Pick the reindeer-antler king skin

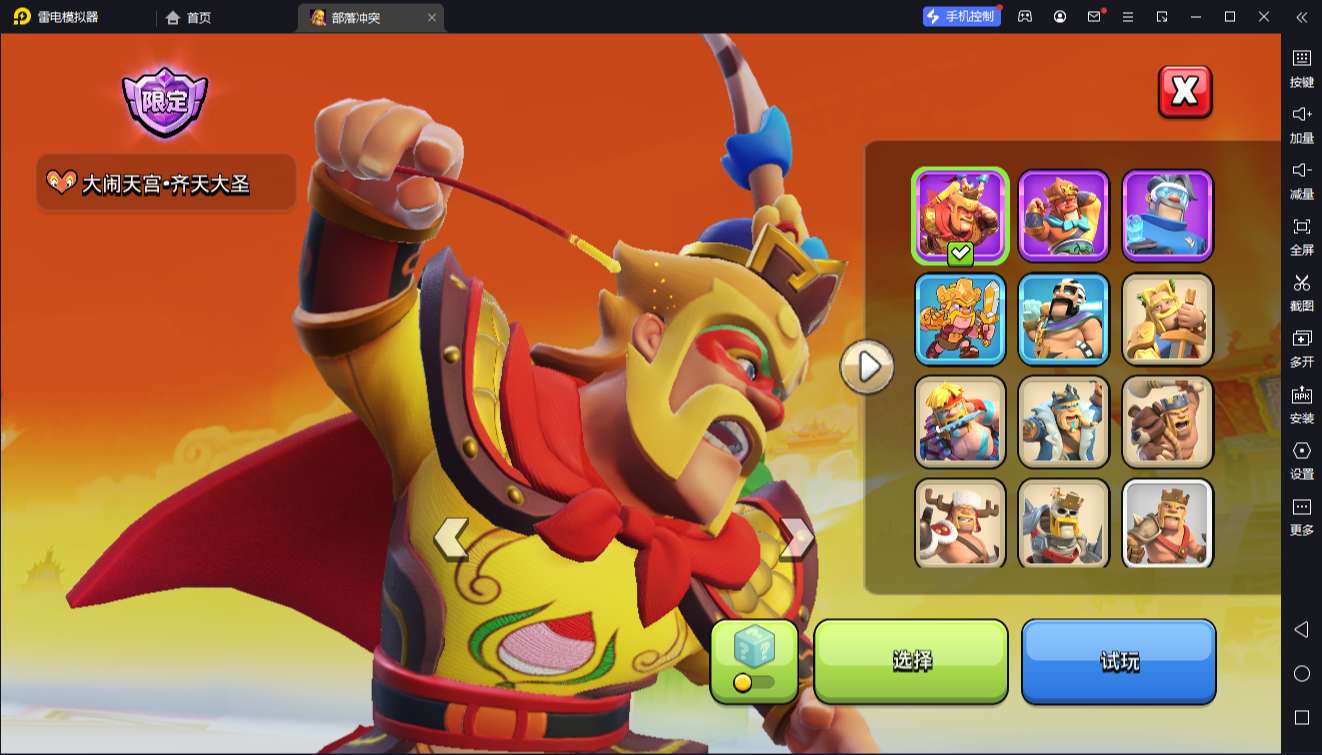pyautogui.click(x=960, y=522)
